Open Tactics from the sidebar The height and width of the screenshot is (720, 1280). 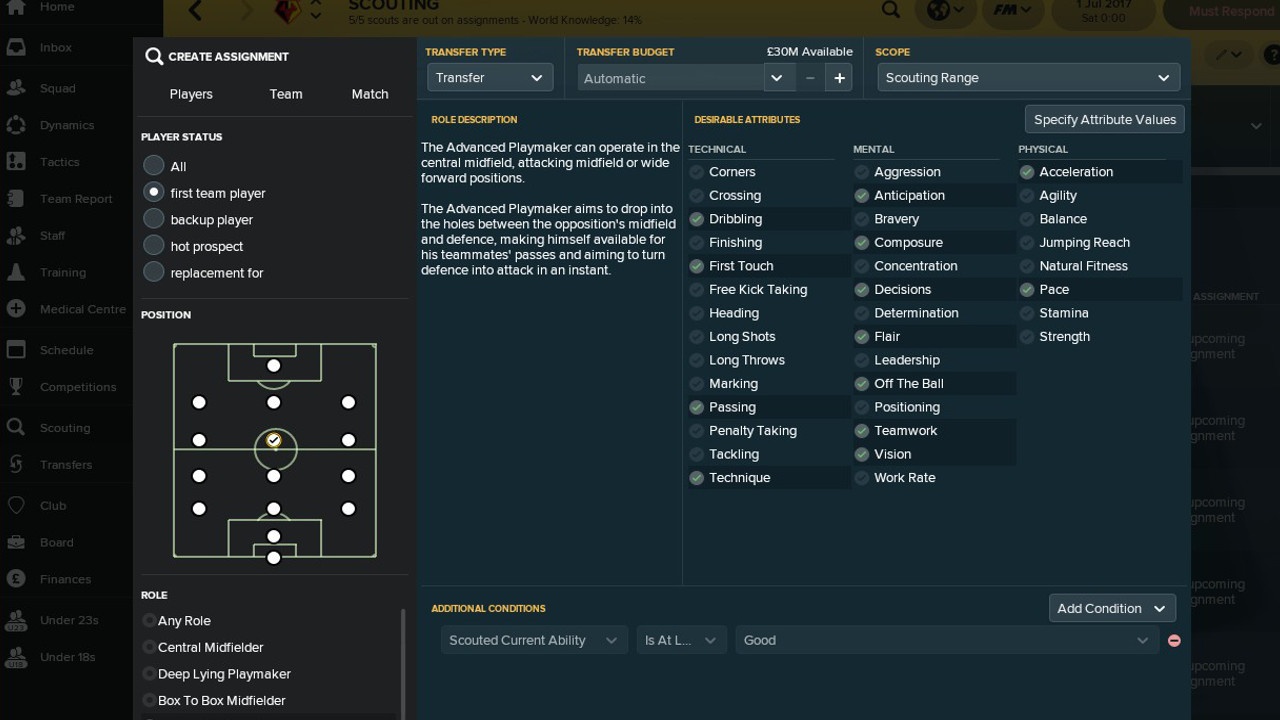[59, 162]
